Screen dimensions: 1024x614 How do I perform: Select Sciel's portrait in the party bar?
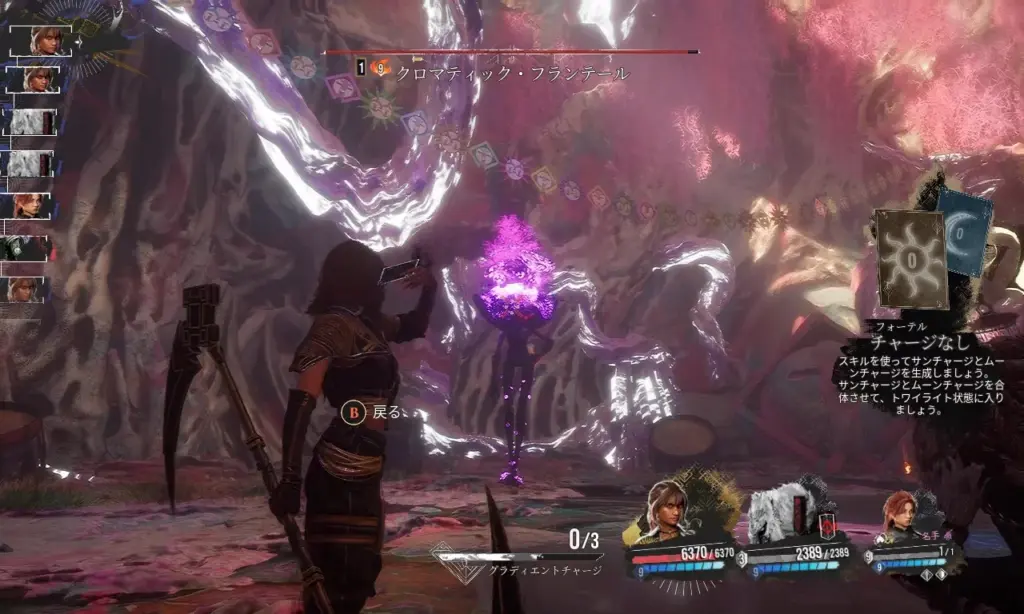(x=667, y=514)
